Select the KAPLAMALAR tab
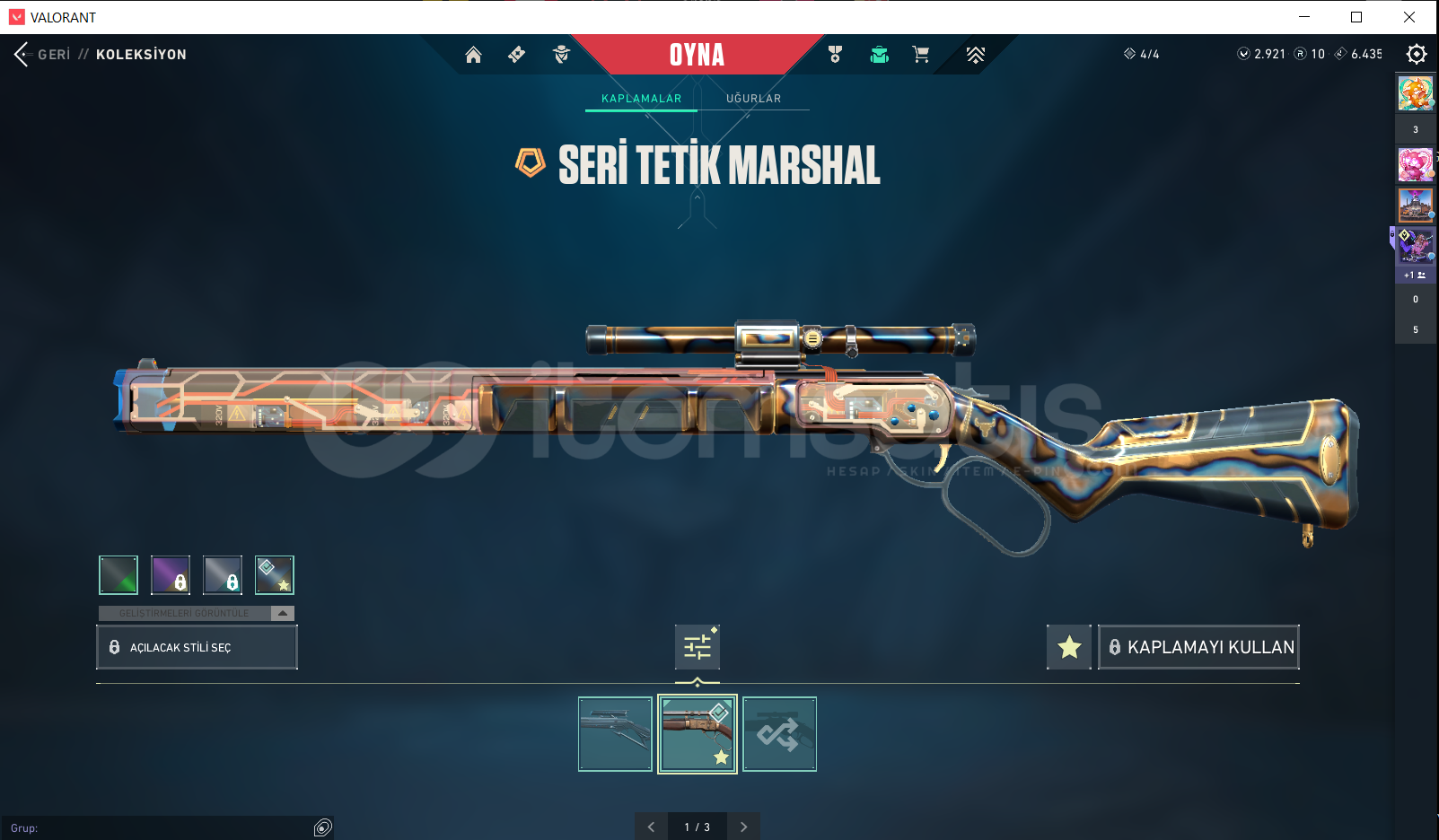 641,99
